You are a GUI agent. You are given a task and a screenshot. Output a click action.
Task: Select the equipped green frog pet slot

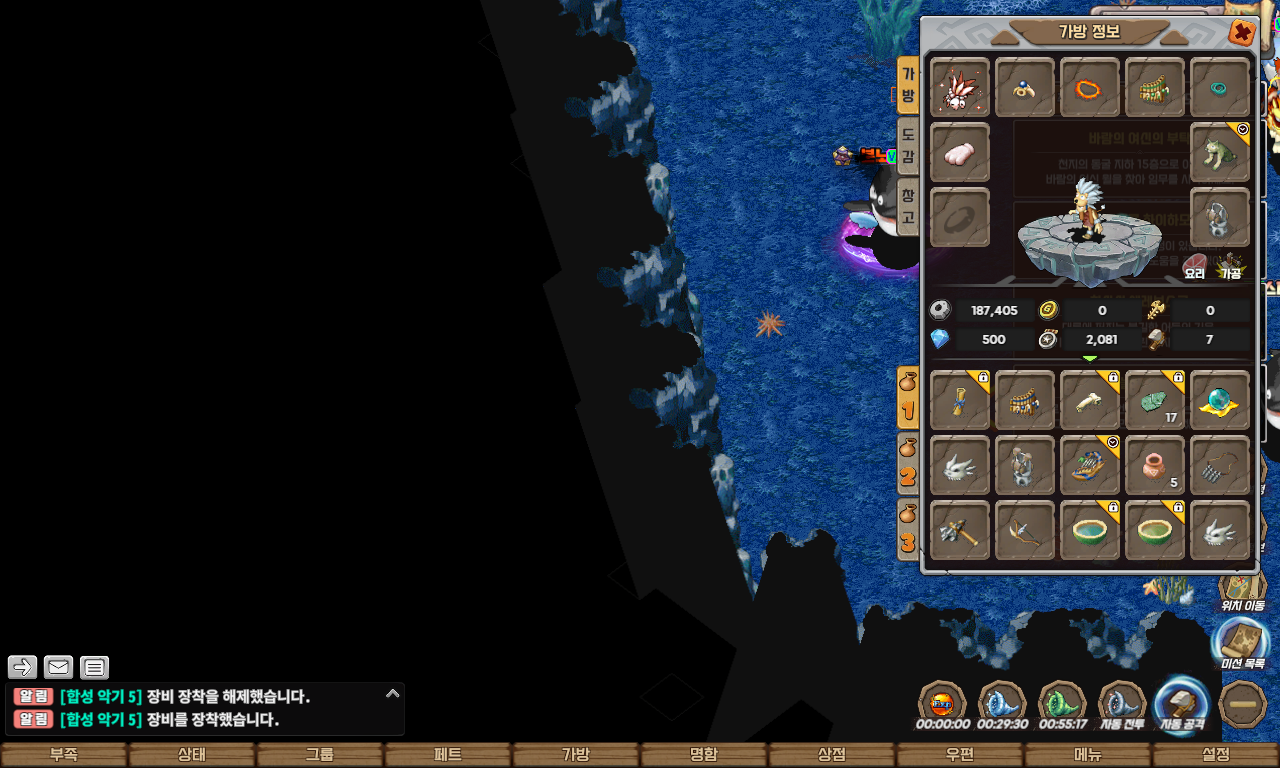1219,153
